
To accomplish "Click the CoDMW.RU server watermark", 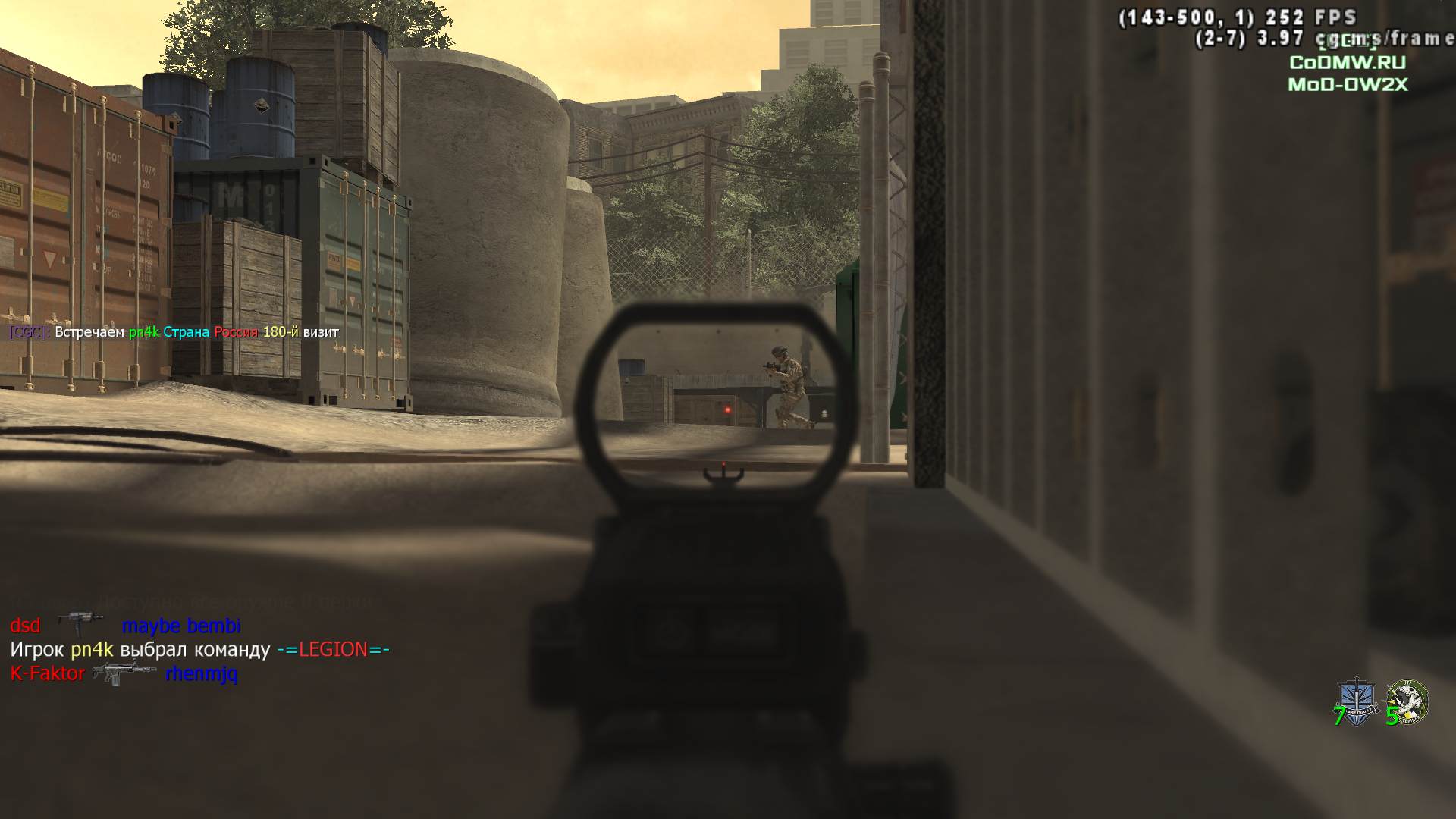I will coord(1345,63).
